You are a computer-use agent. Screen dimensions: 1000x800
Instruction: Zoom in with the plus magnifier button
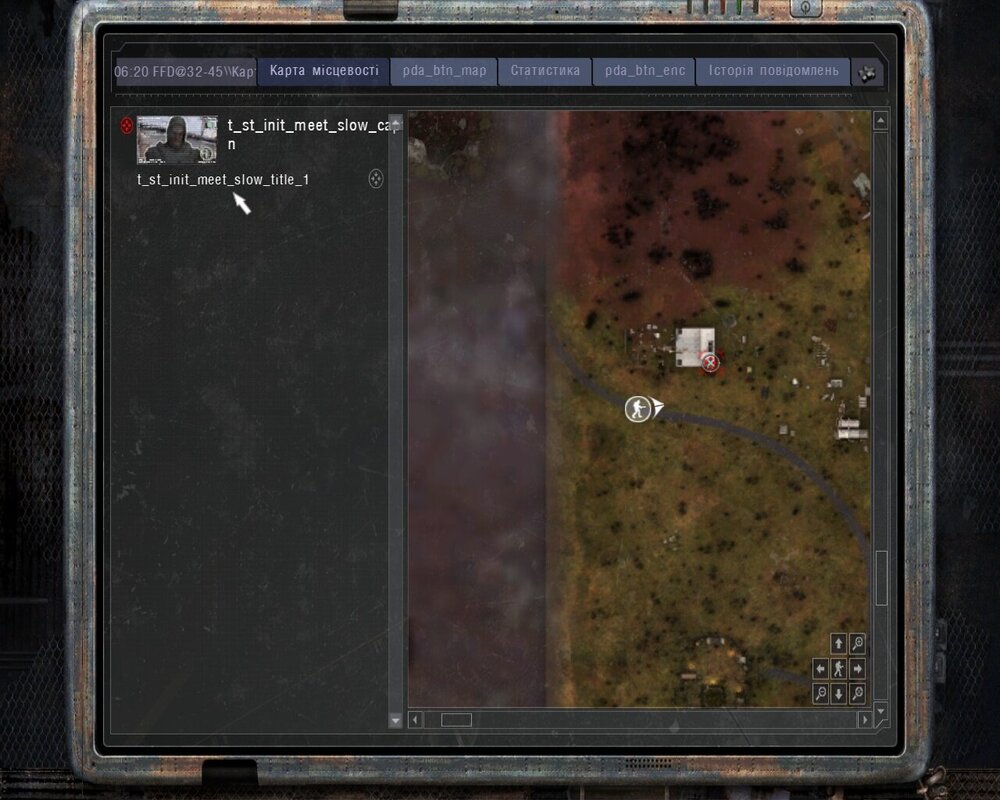click(x=857, y=643)
